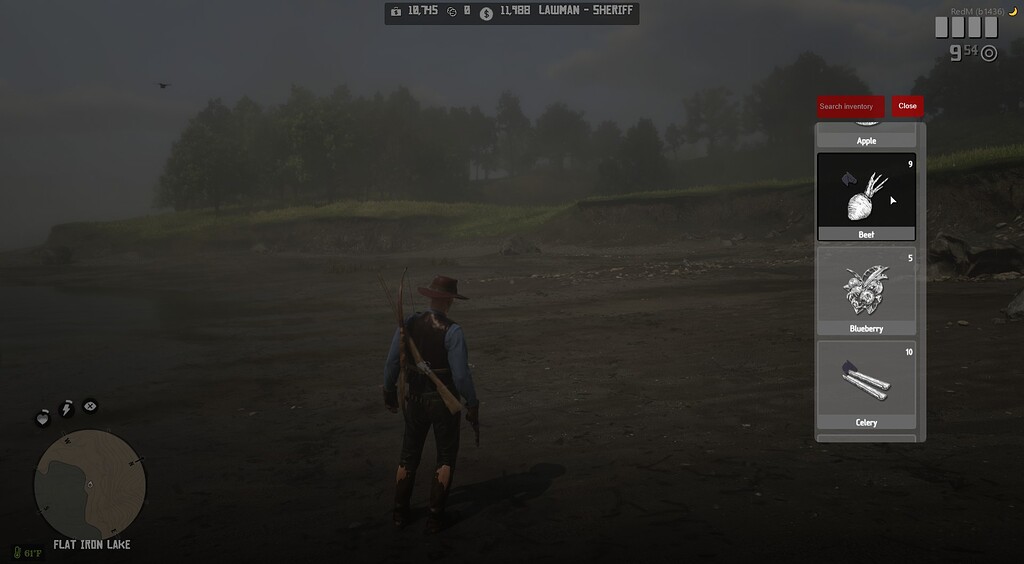Click the Flat Iron Lake minimap
Viewport: 1024px width, 564px height.
[x=89, y=486]
